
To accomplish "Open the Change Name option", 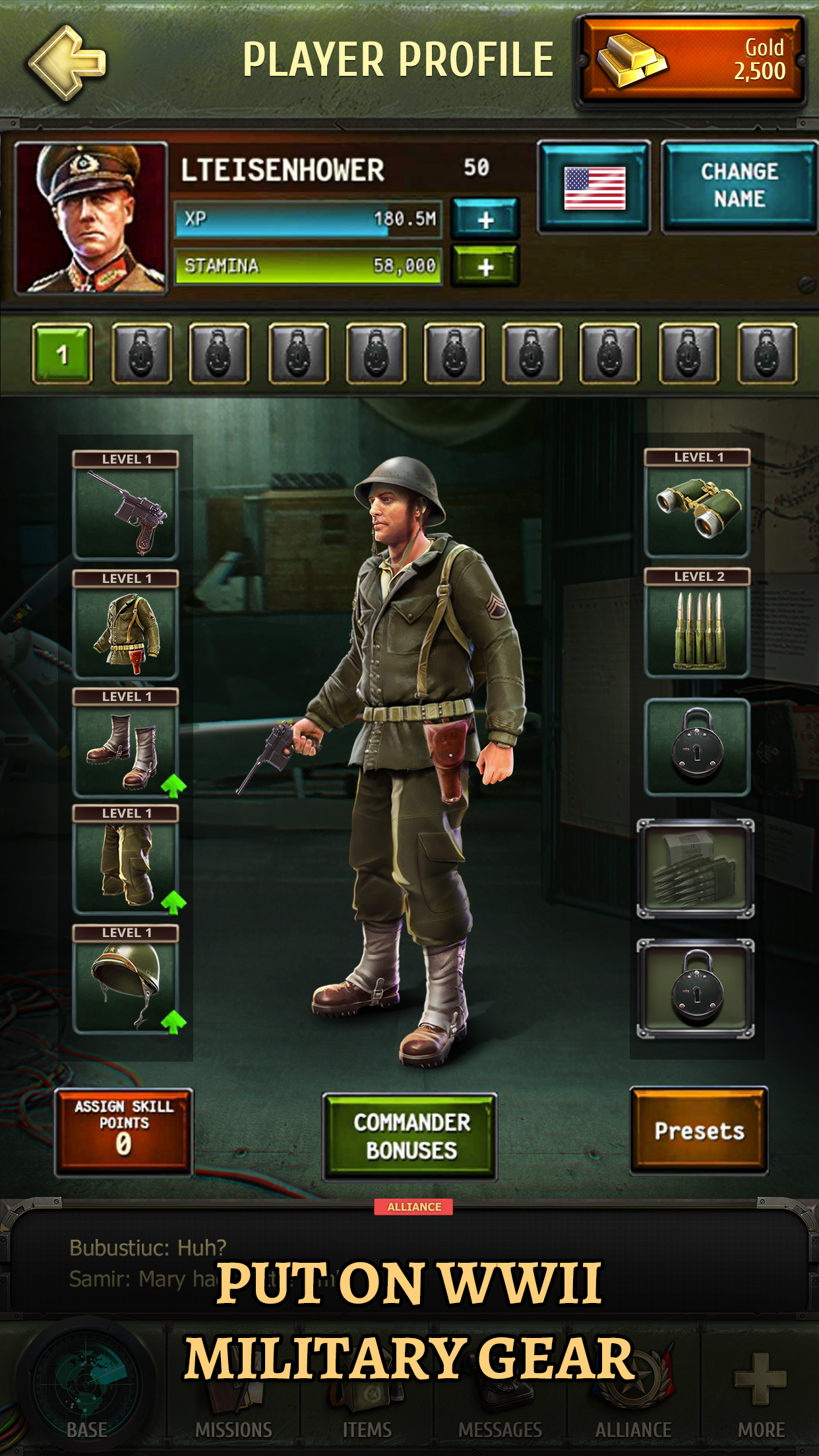I will [739, 186].
